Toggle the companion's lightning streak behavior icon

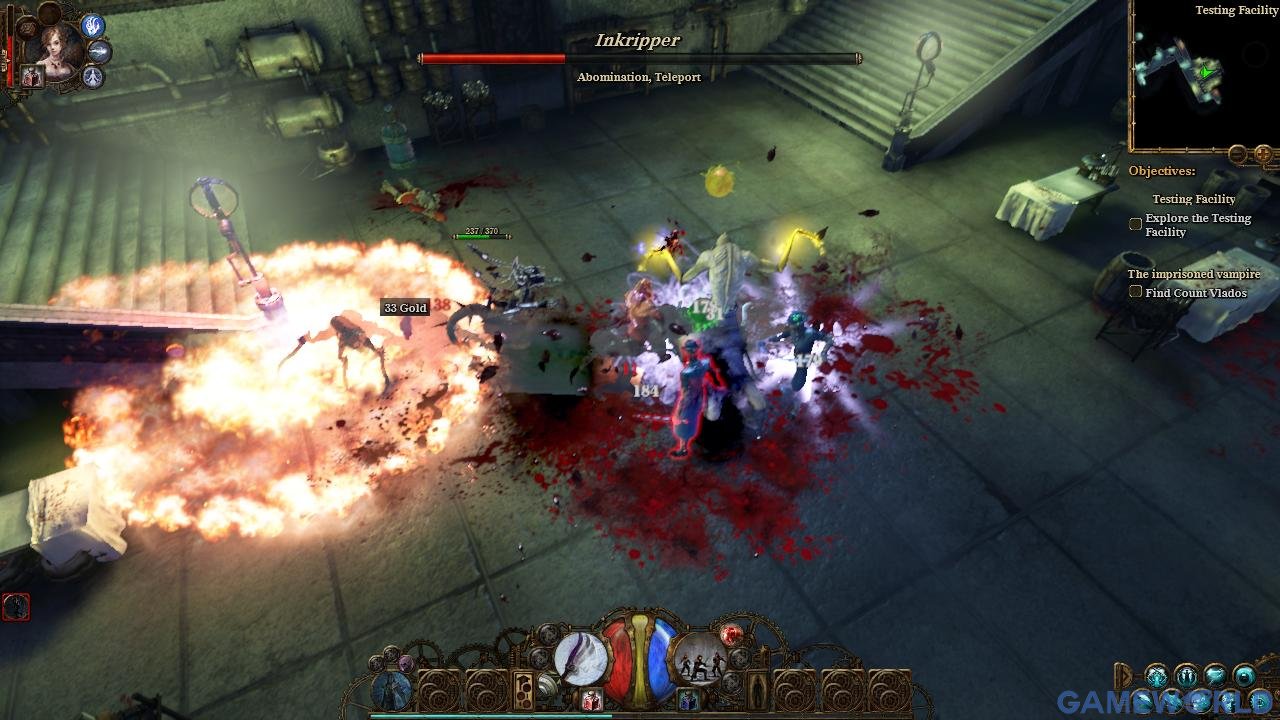coord(100,51)
